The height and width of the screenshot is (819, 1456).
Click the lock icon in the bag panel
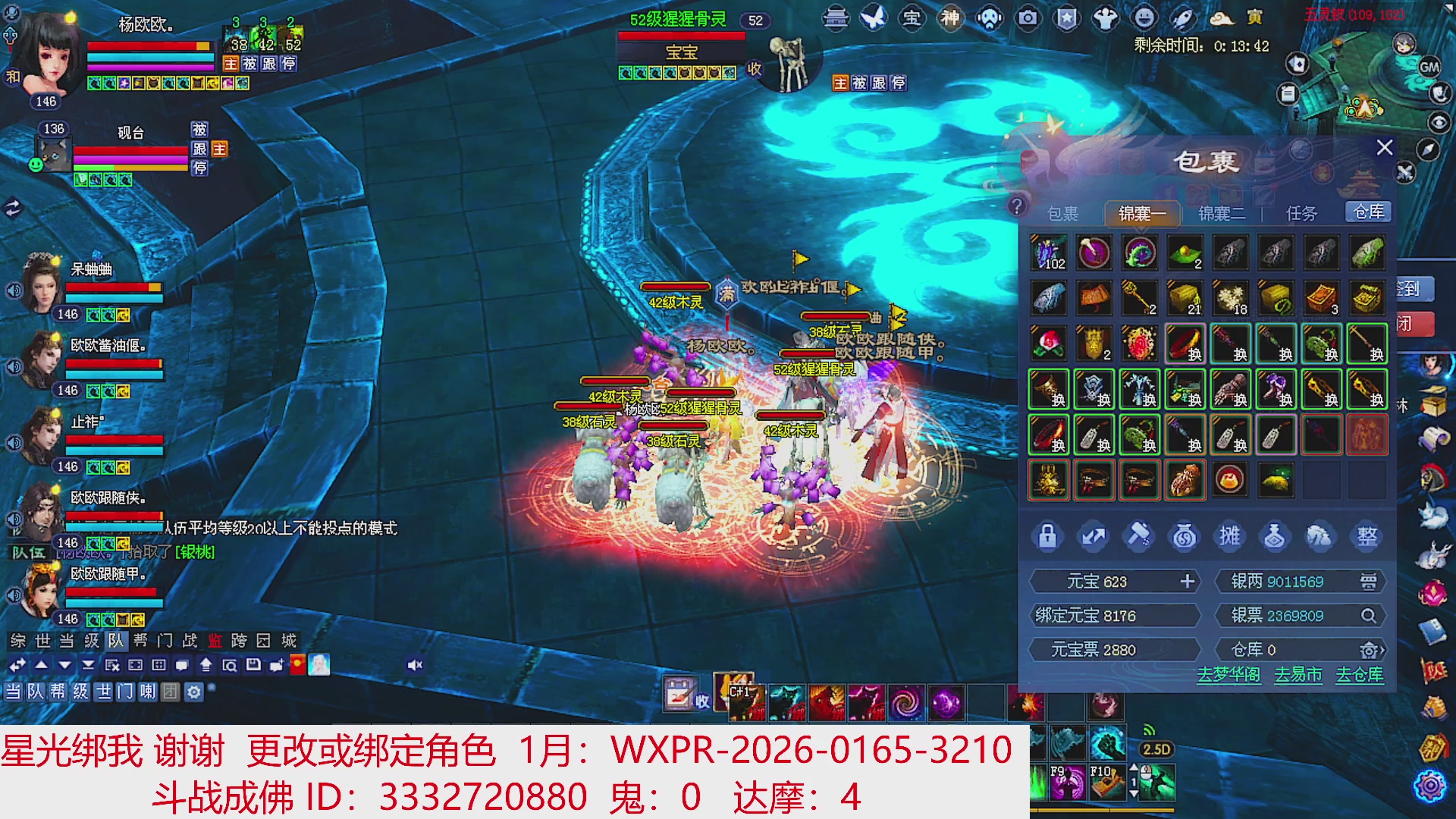pos(1047,536)
